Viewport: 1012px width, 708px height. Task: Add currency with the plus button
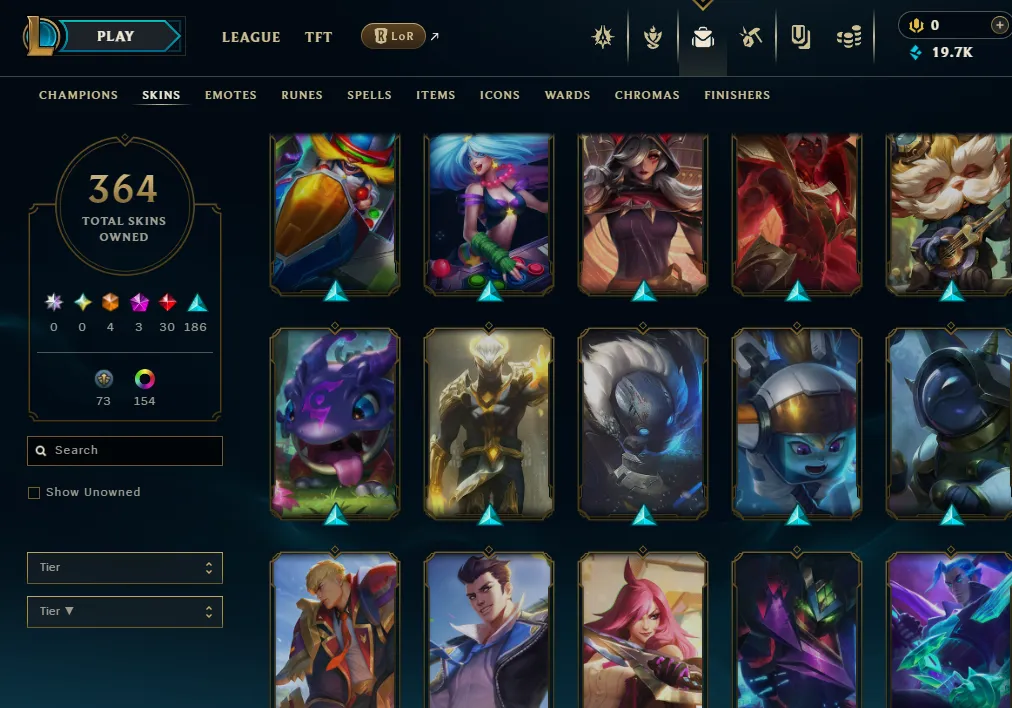coord(999,25)
